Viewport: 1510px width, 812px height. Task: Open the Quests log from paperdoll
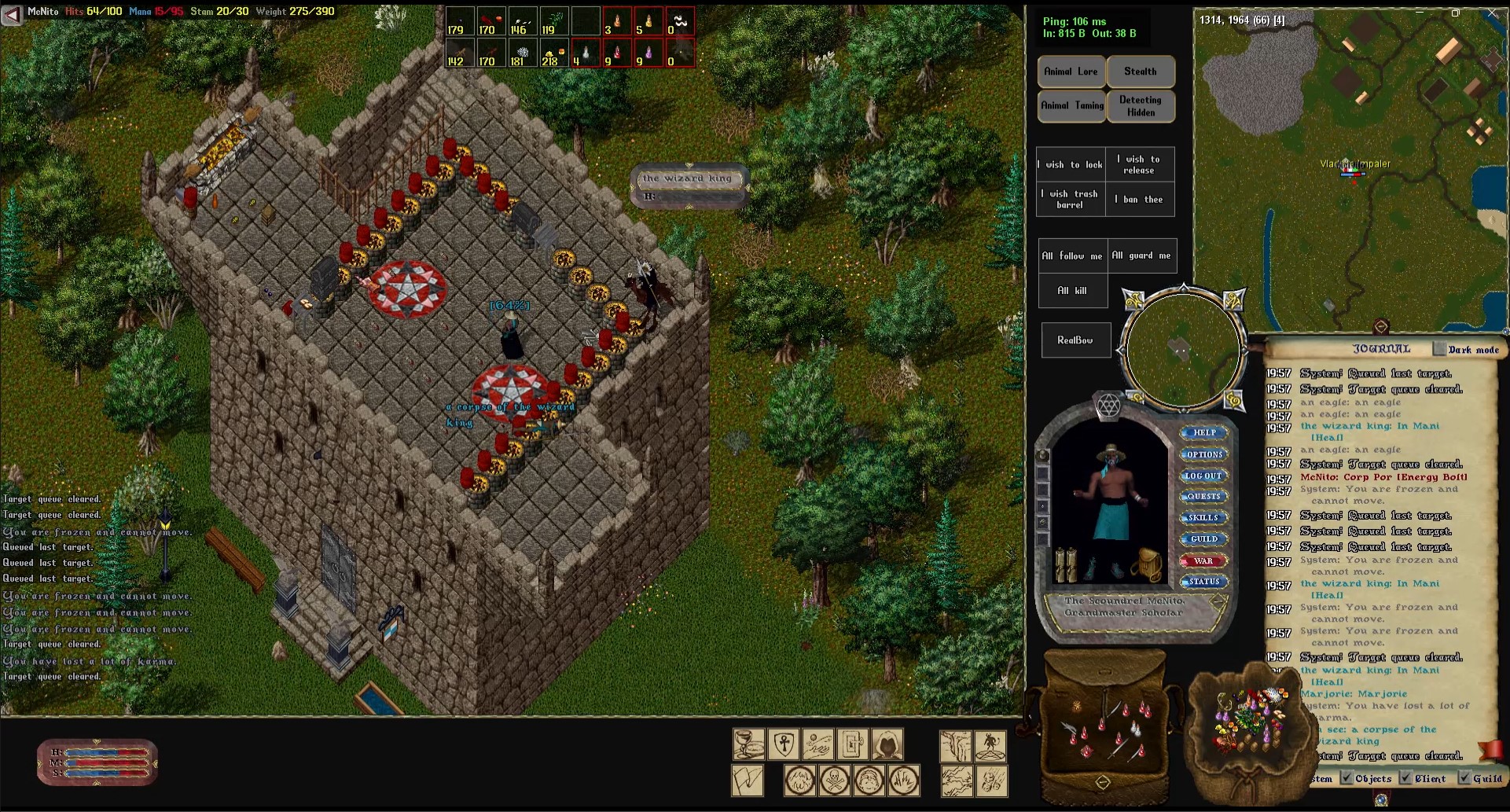click(x=1203, y=497)
